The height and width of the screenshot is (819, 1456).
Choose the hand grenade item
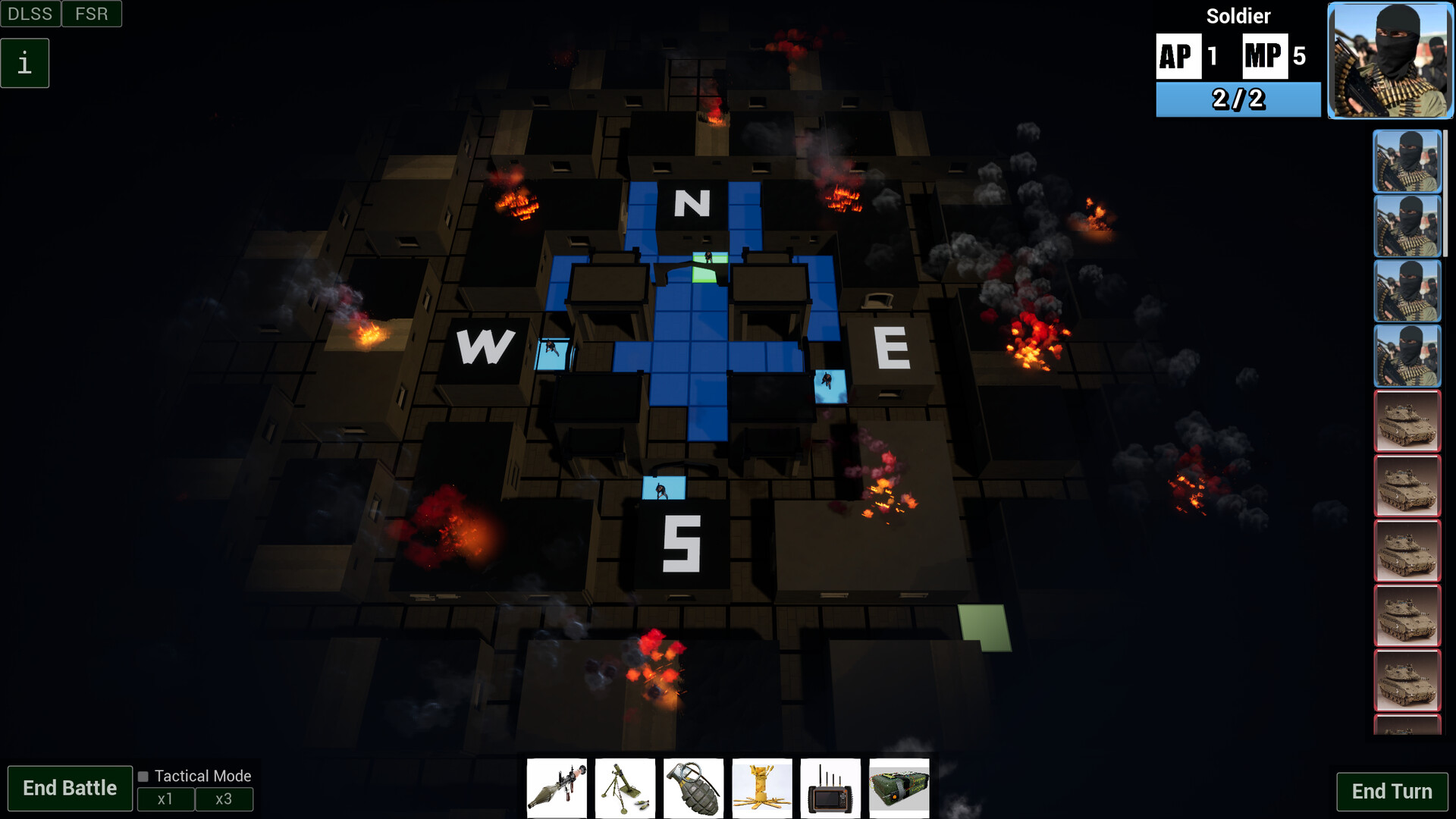click(x=695, y=788)
